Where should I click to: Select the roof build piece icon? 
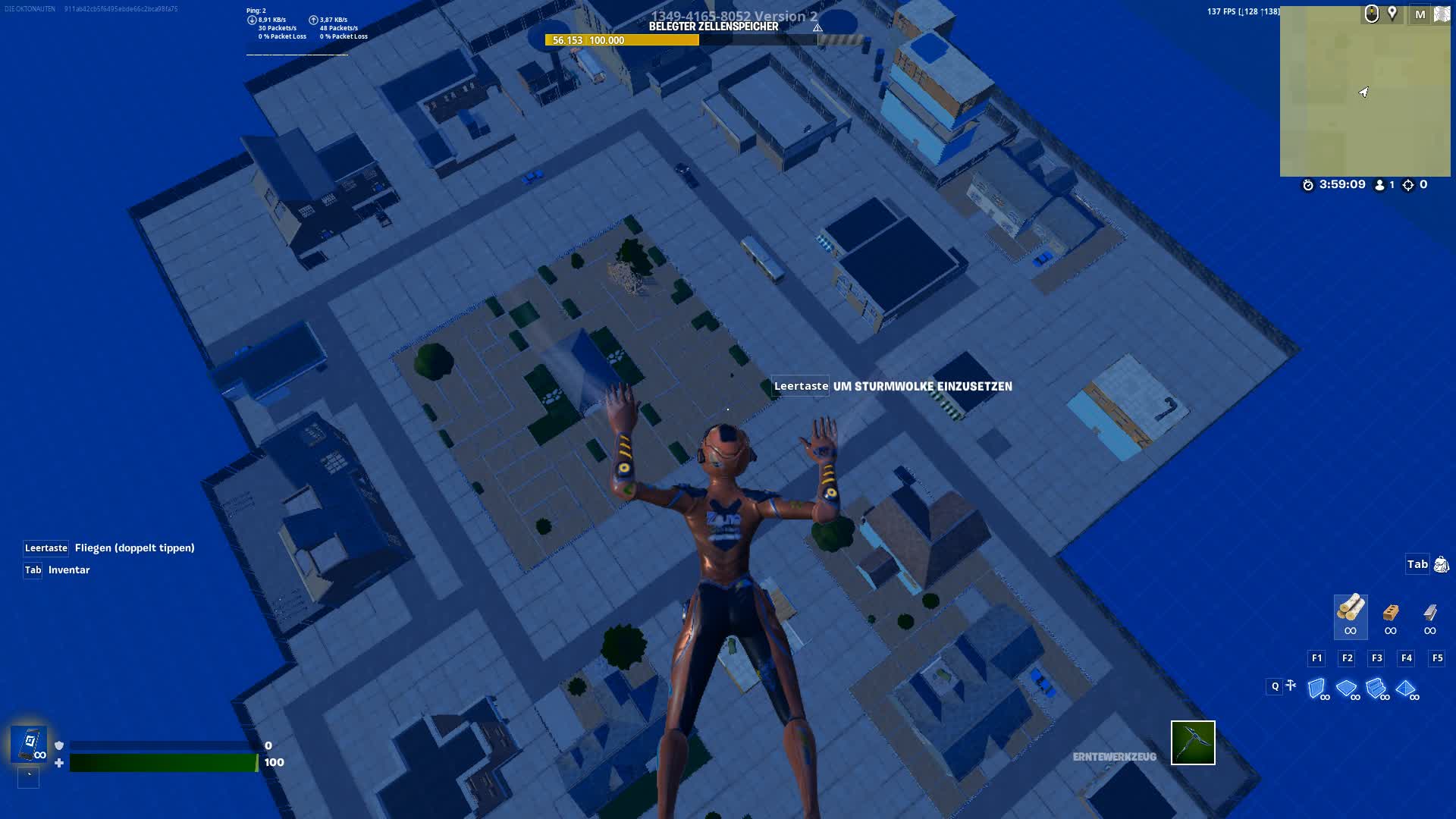tap(1406, 686)
